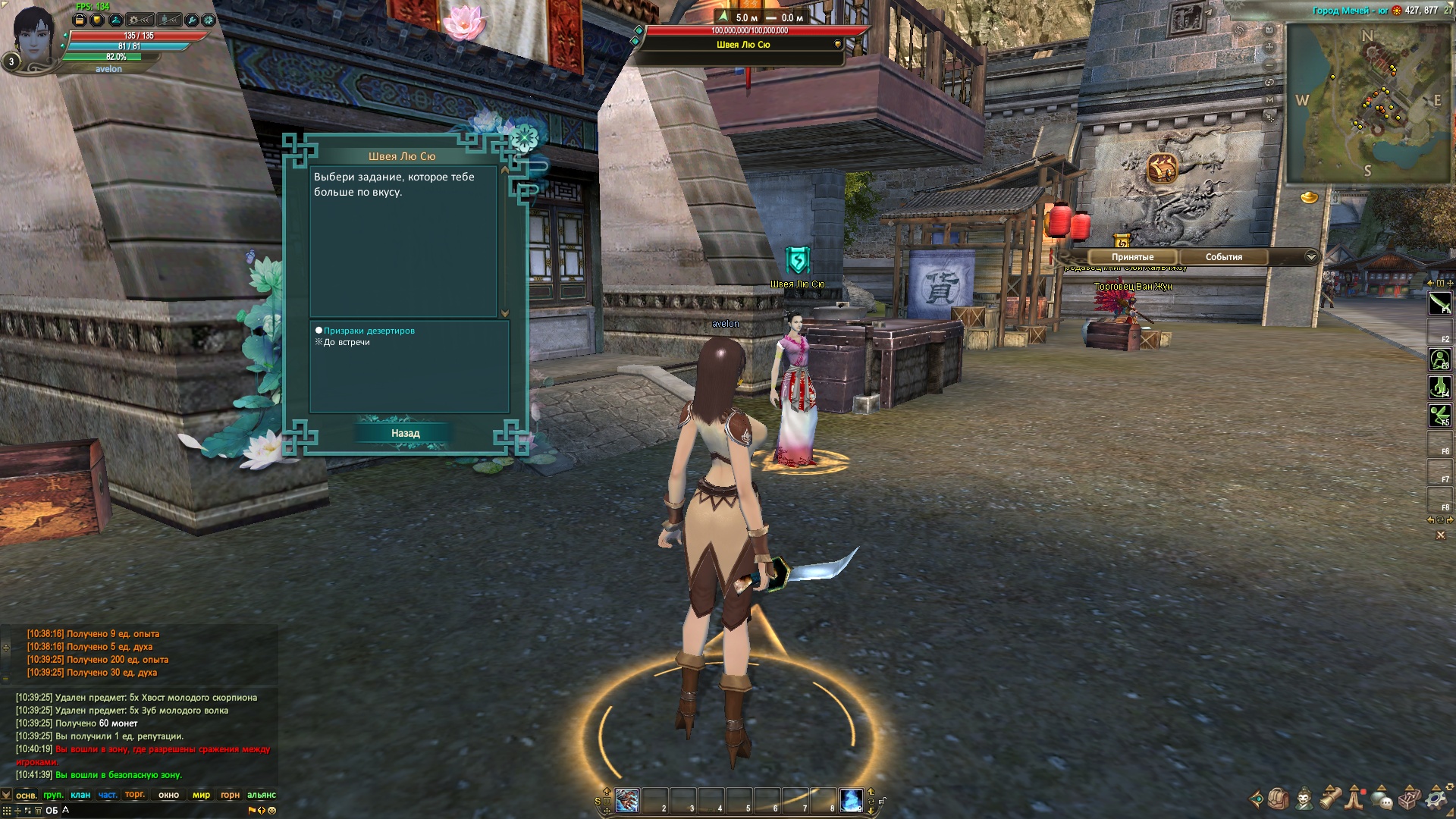Click the wrench icon above health bar
This screenshot has width=1456, height=819.
[191, 20]
